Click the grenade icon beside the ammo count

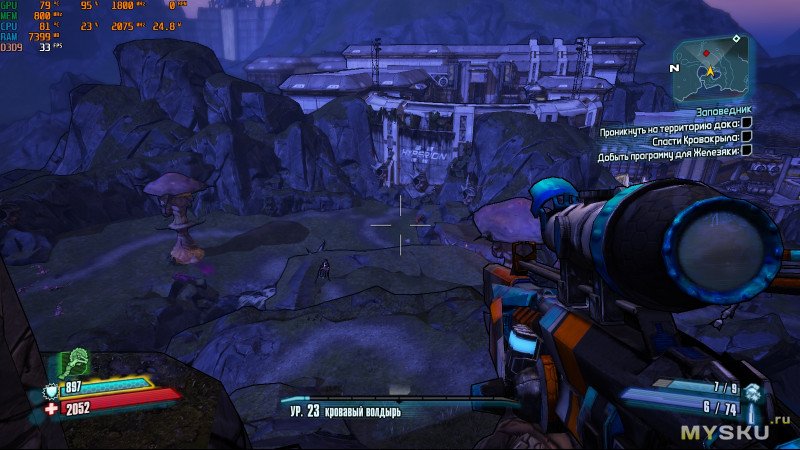point(752,394)
